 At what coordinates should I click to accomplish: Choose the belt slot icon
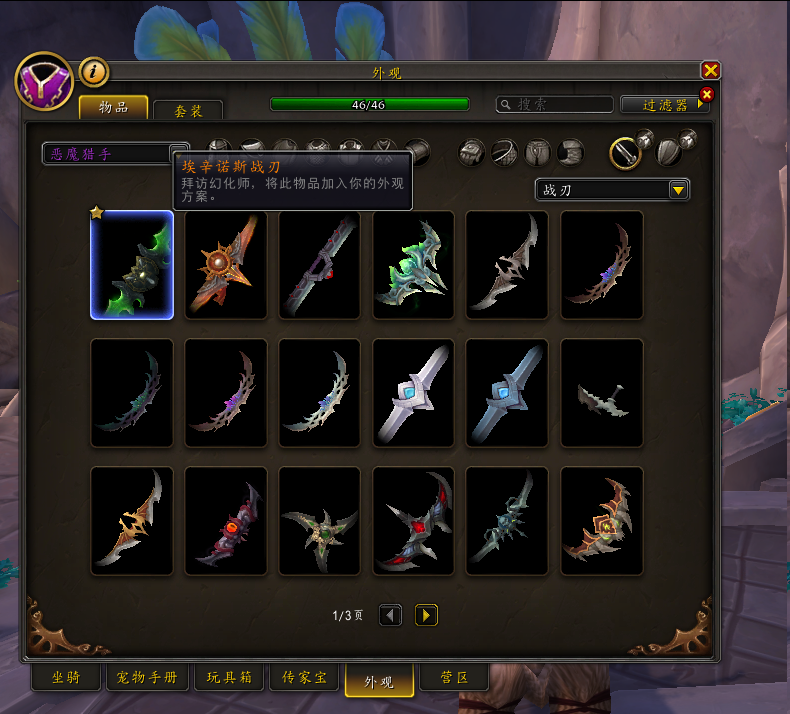505,153
